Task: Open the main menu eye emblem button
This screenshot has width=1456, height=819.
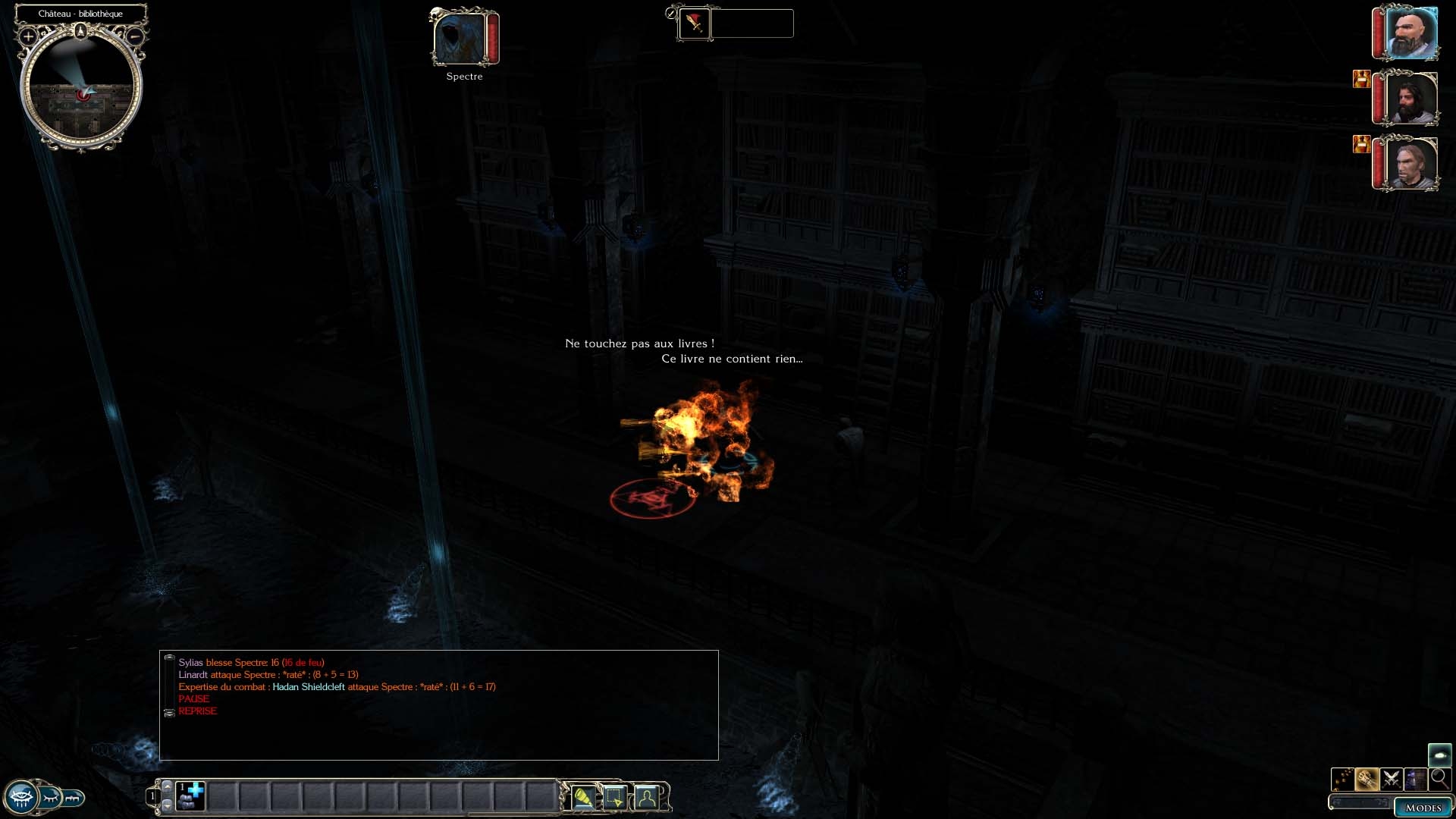Action: (20, 798)
